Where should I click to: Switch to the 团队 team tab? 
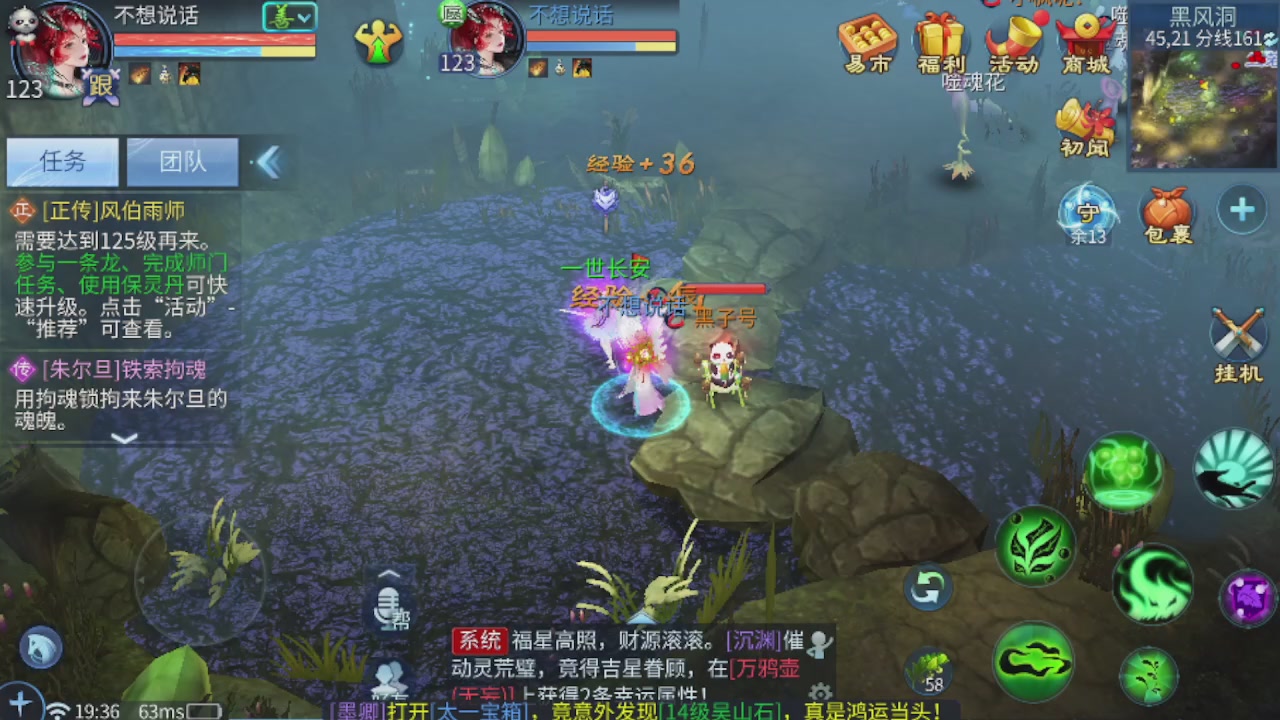pyautogui.click(x=182, y=162)
